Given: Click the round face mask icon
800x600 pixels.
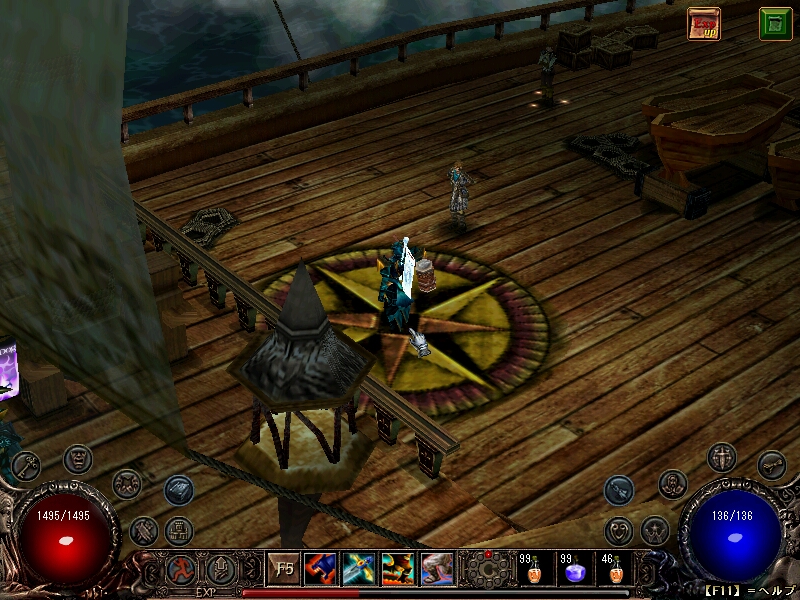Looking at the screenshot, I should pos(79,459).
